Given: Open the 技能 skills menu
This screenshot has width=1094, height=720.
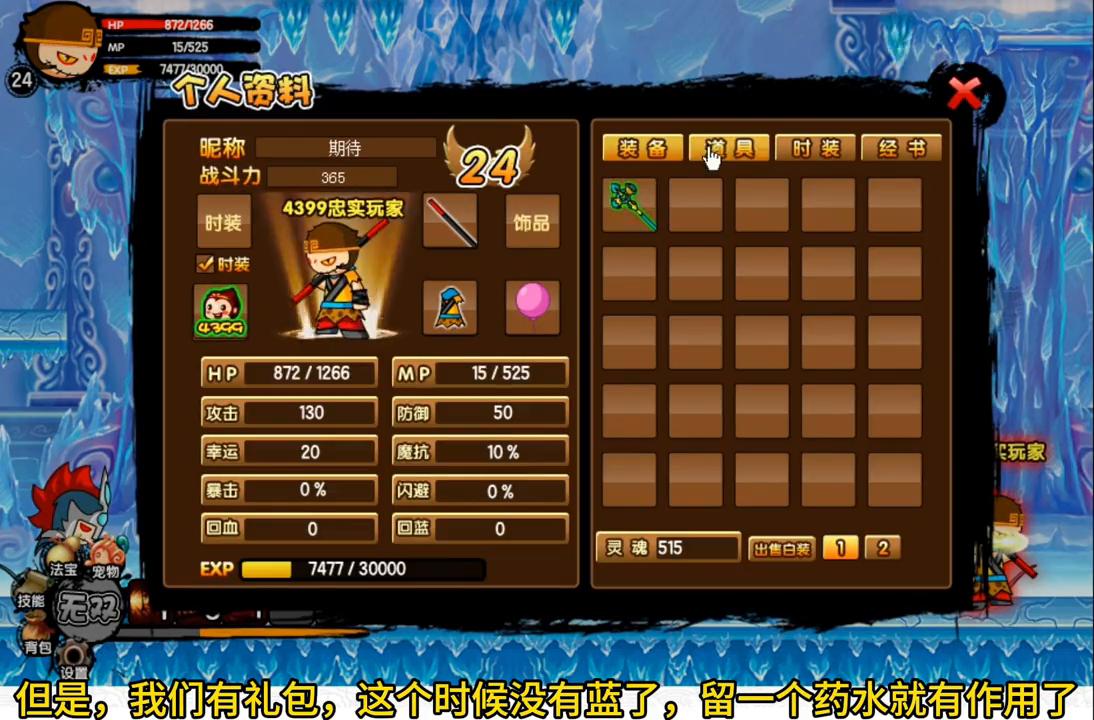Looking at the screenshot, I should [31, 600].
